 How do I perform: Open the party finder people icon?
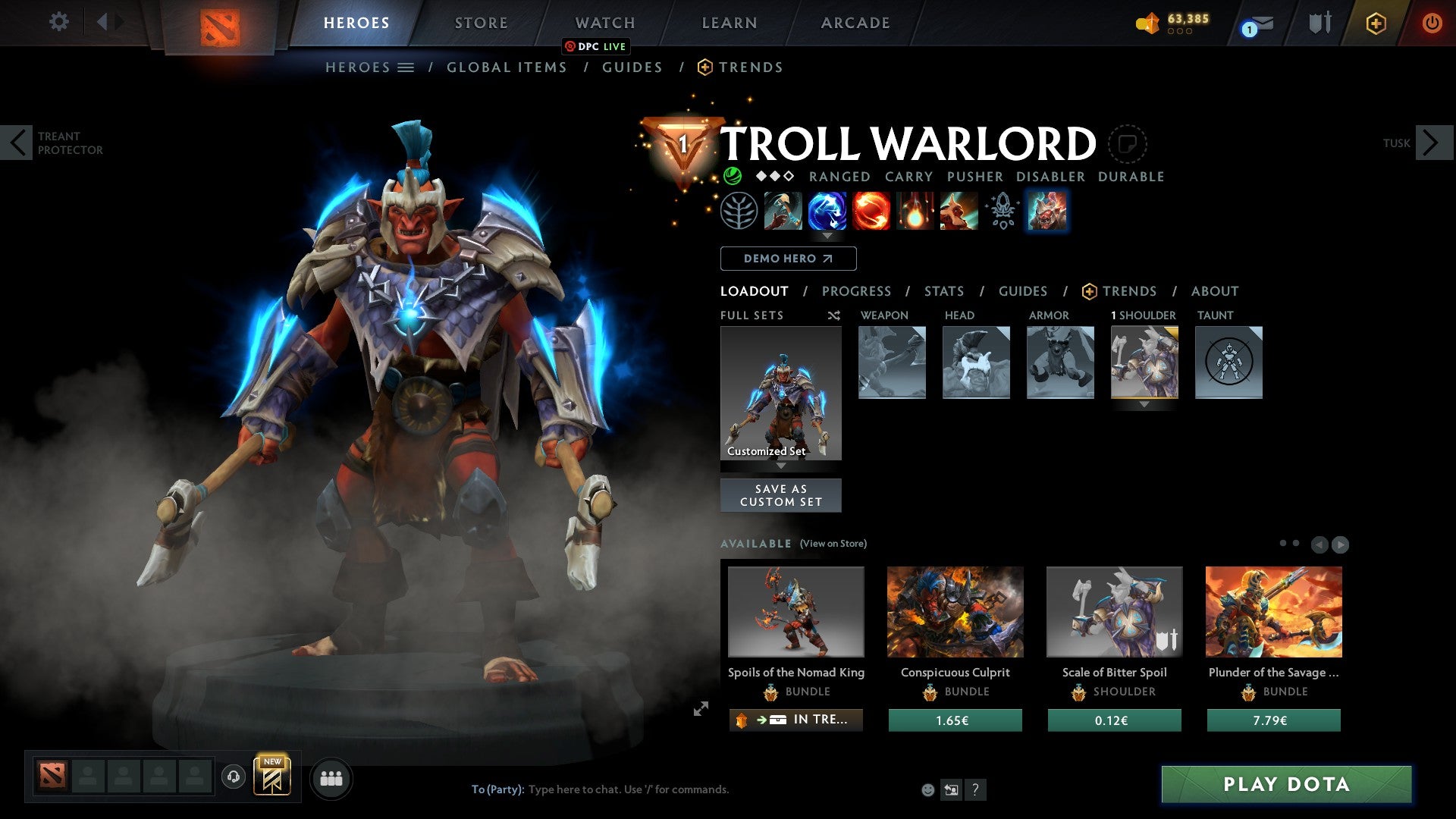330,777
